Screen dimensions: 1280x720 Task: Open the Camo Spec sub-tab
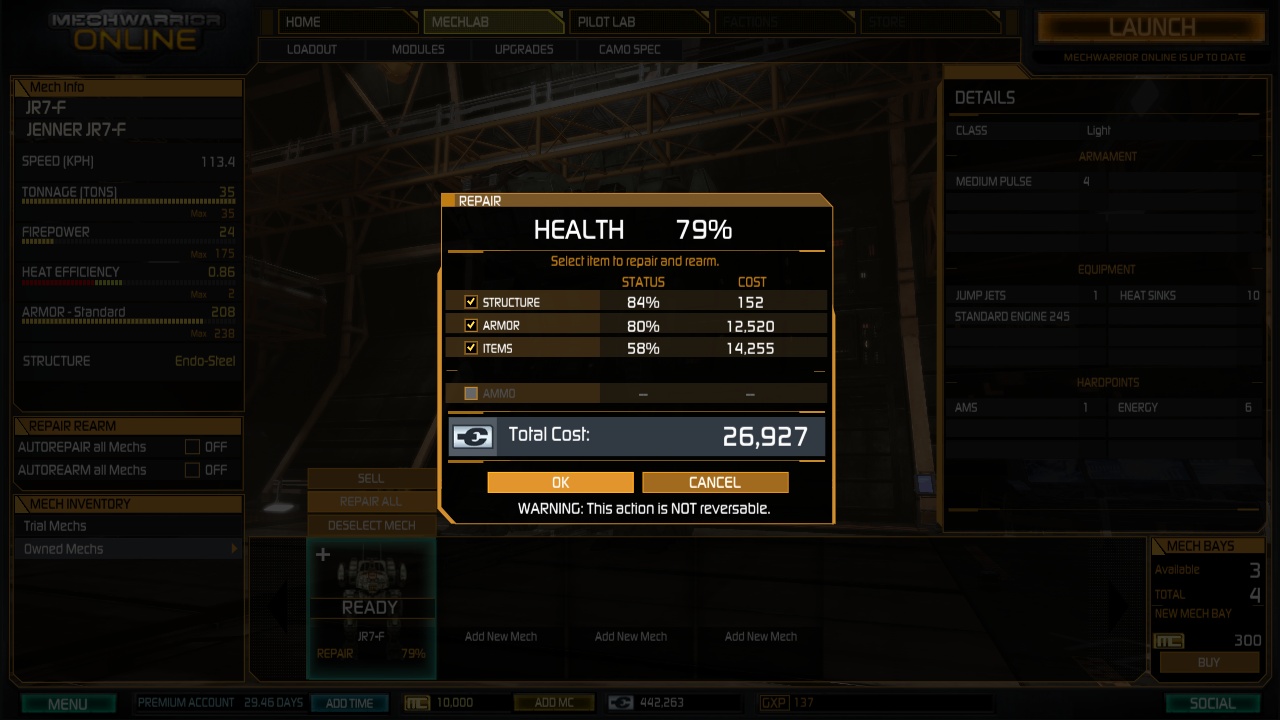pyautogui.click(x=630, y=49)
